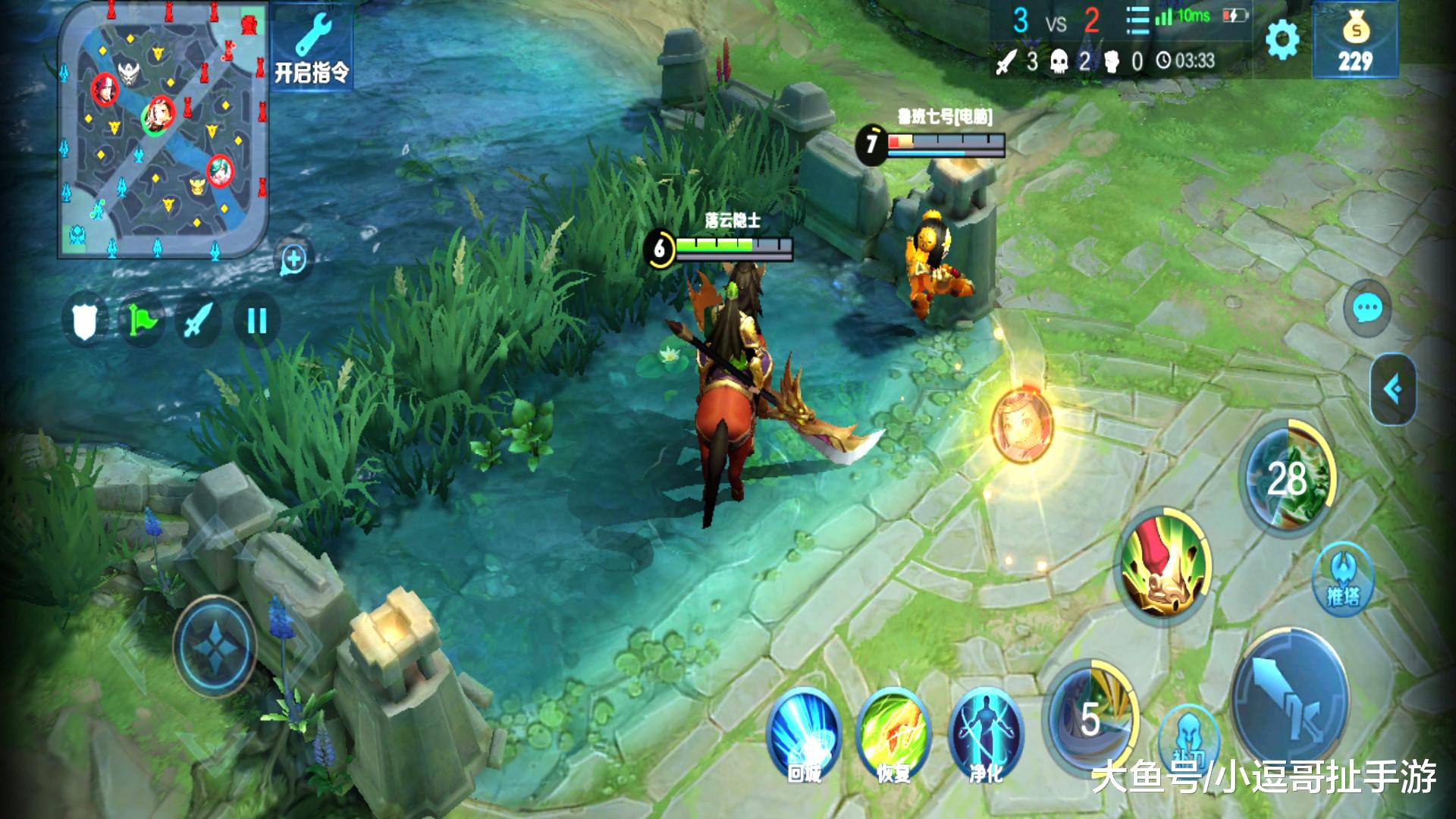Click the speech bubble plus button
1456x819 pixels.
(293, 260)
